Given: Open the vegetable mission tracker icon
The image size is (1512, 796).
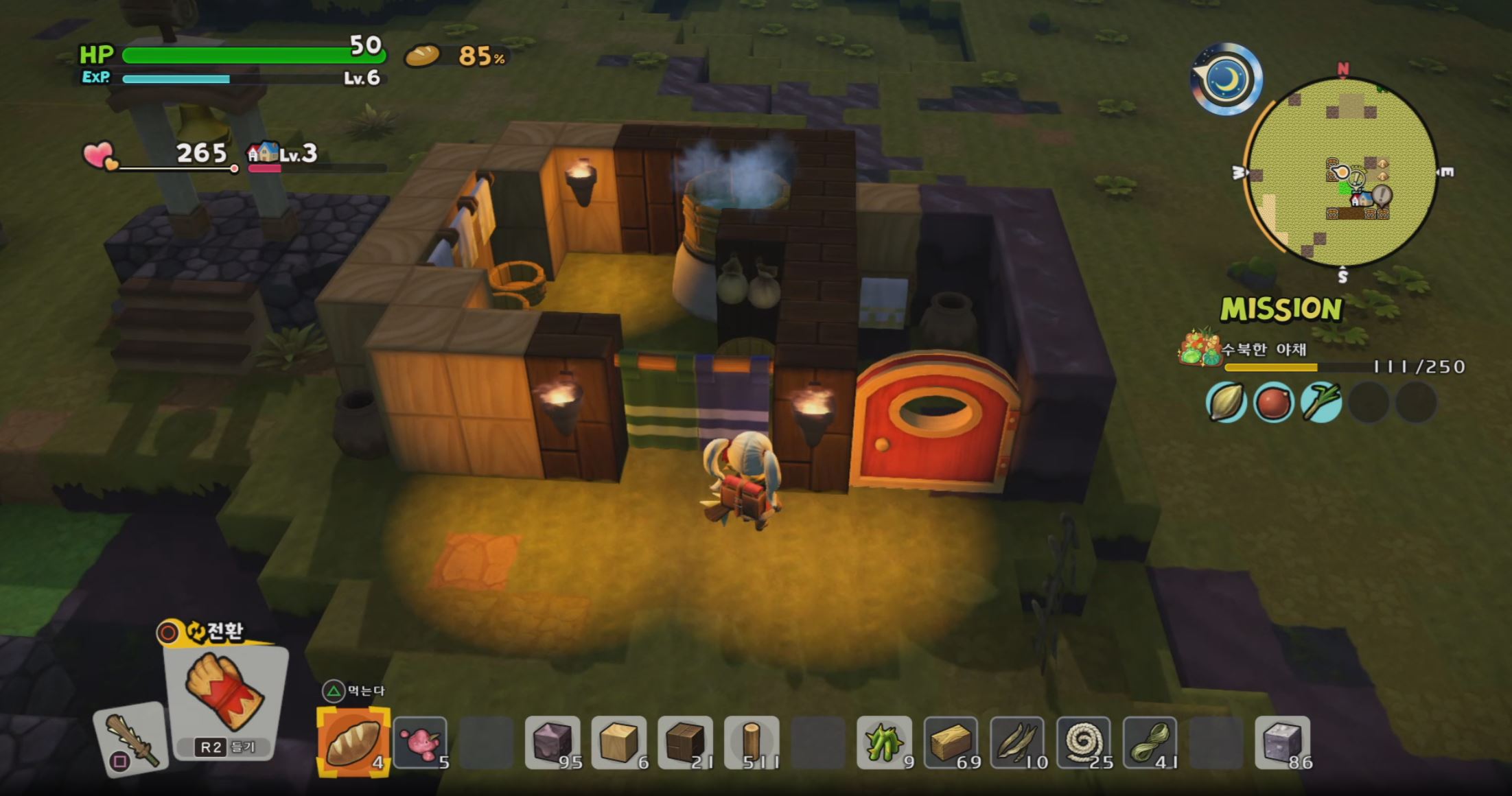Looking at the screenshot, I should [1199, 347].
